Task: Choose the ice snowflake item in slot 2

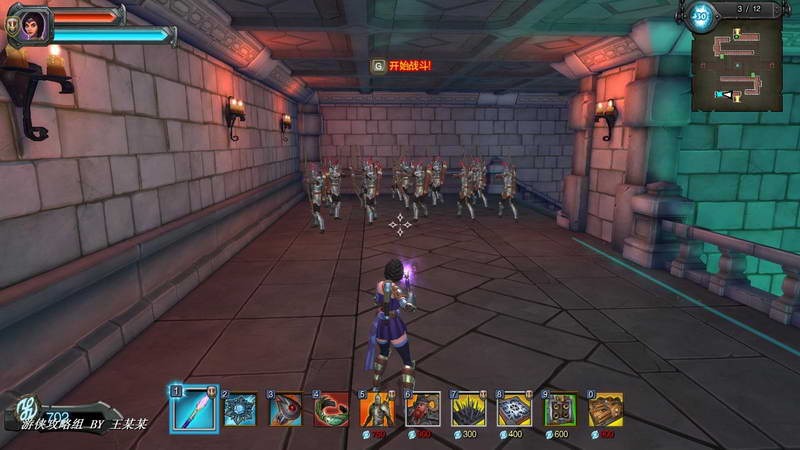Action: [x=240, y=409]
